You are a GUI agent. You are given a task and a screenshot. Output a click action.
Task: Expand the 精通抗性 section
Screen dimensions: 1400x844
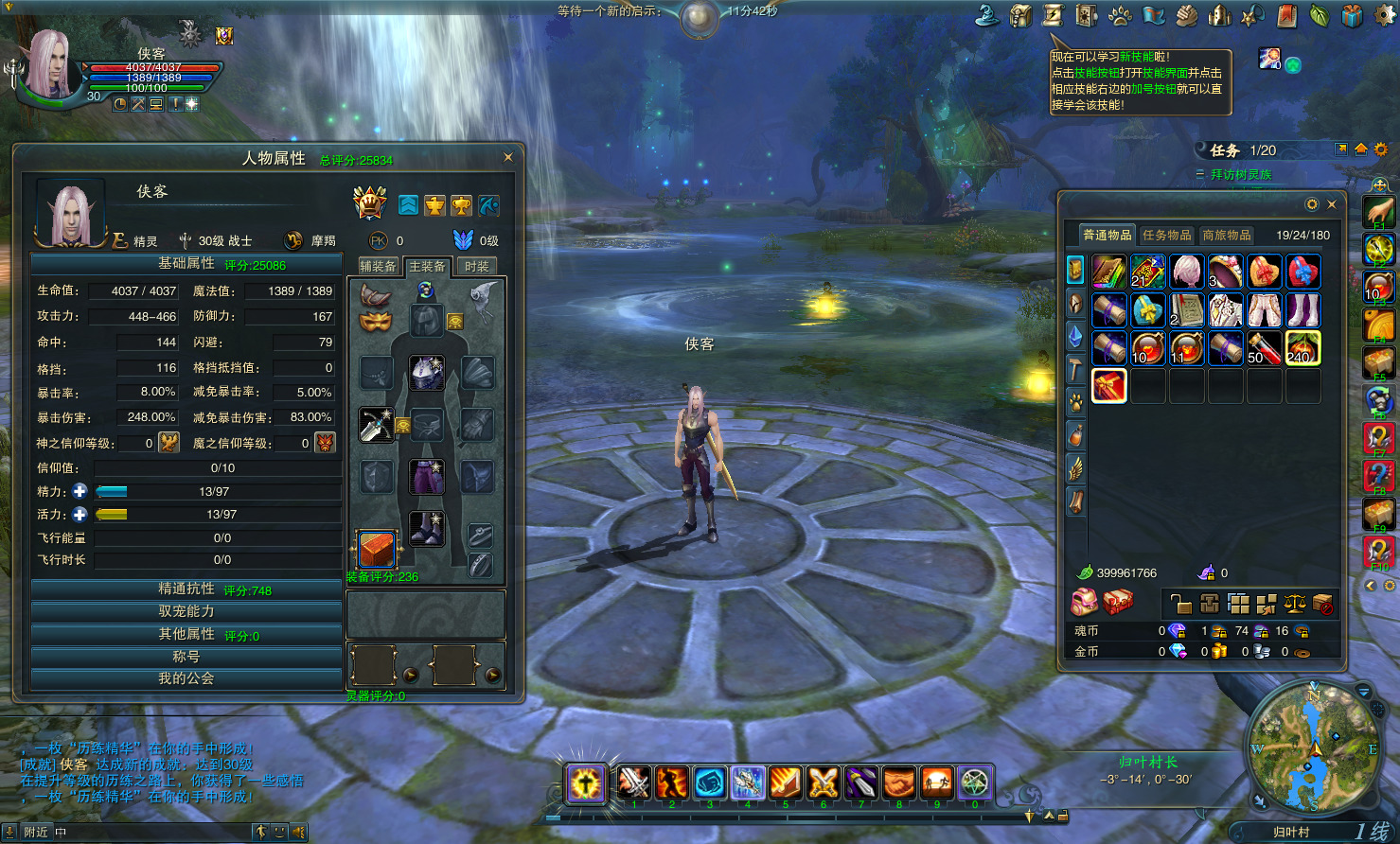186,589
